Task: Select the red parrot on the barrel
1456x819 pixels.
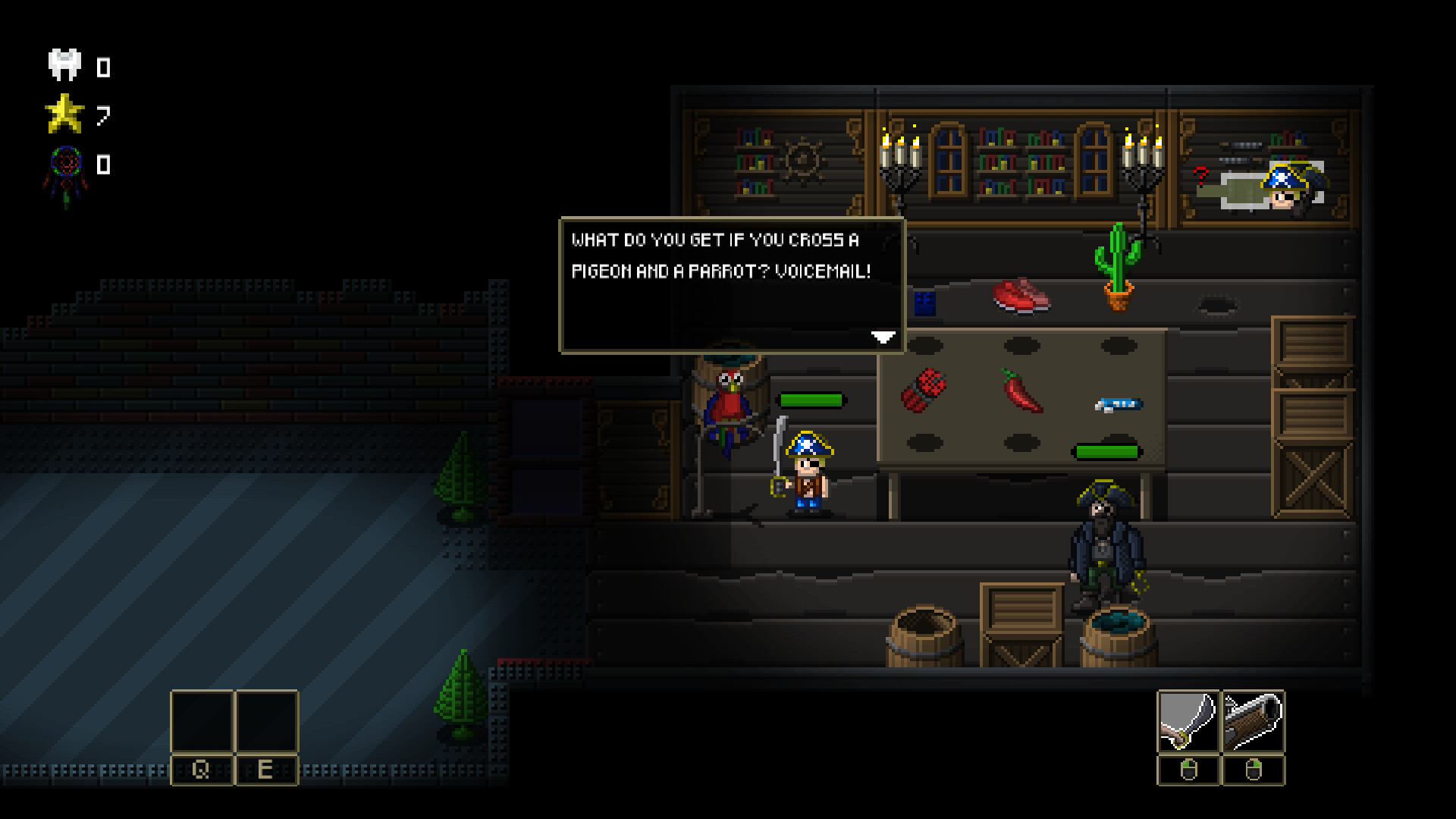Action: tap(730, 402)
